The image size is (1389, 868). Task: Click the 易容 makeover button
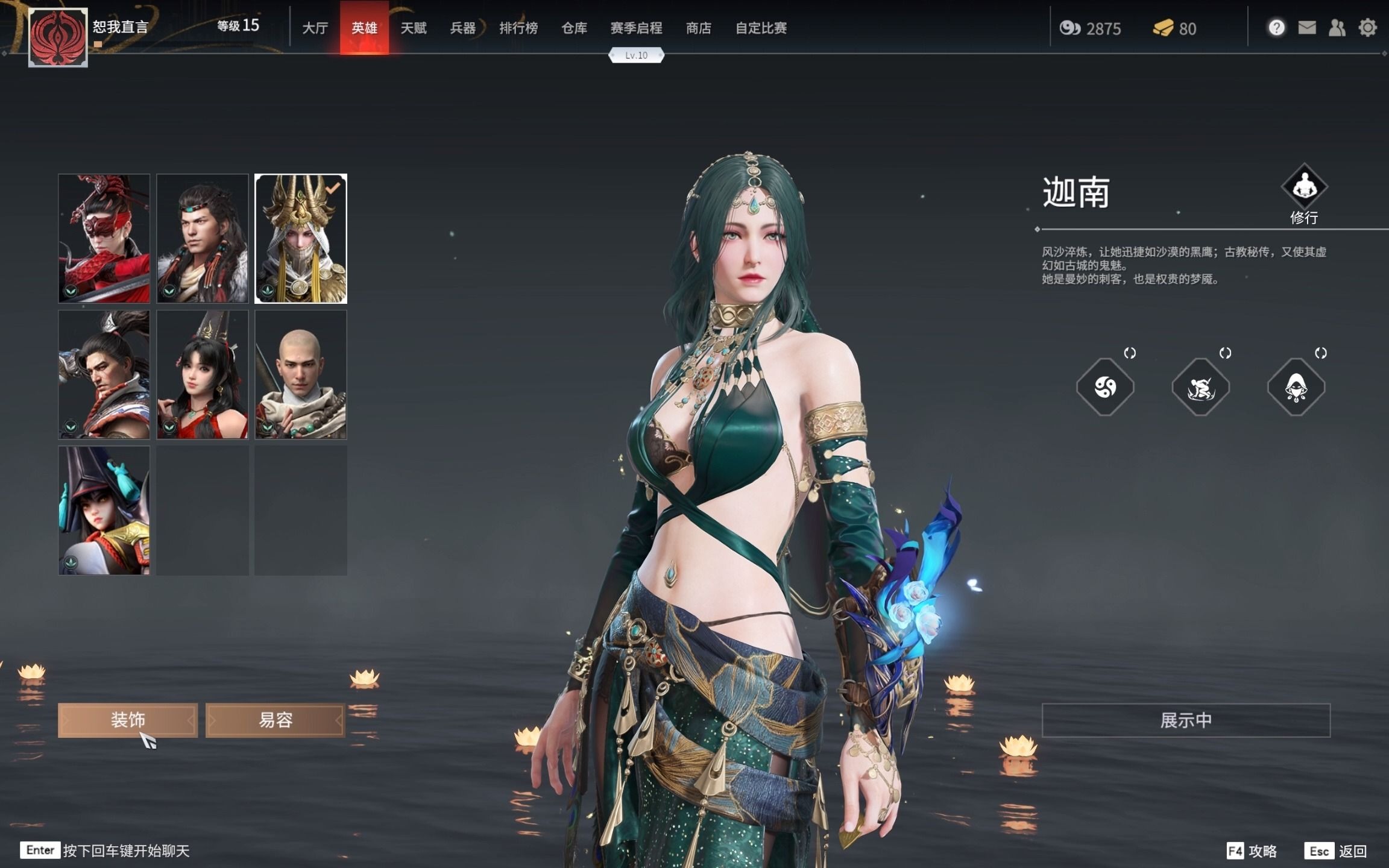click(275, 720)
